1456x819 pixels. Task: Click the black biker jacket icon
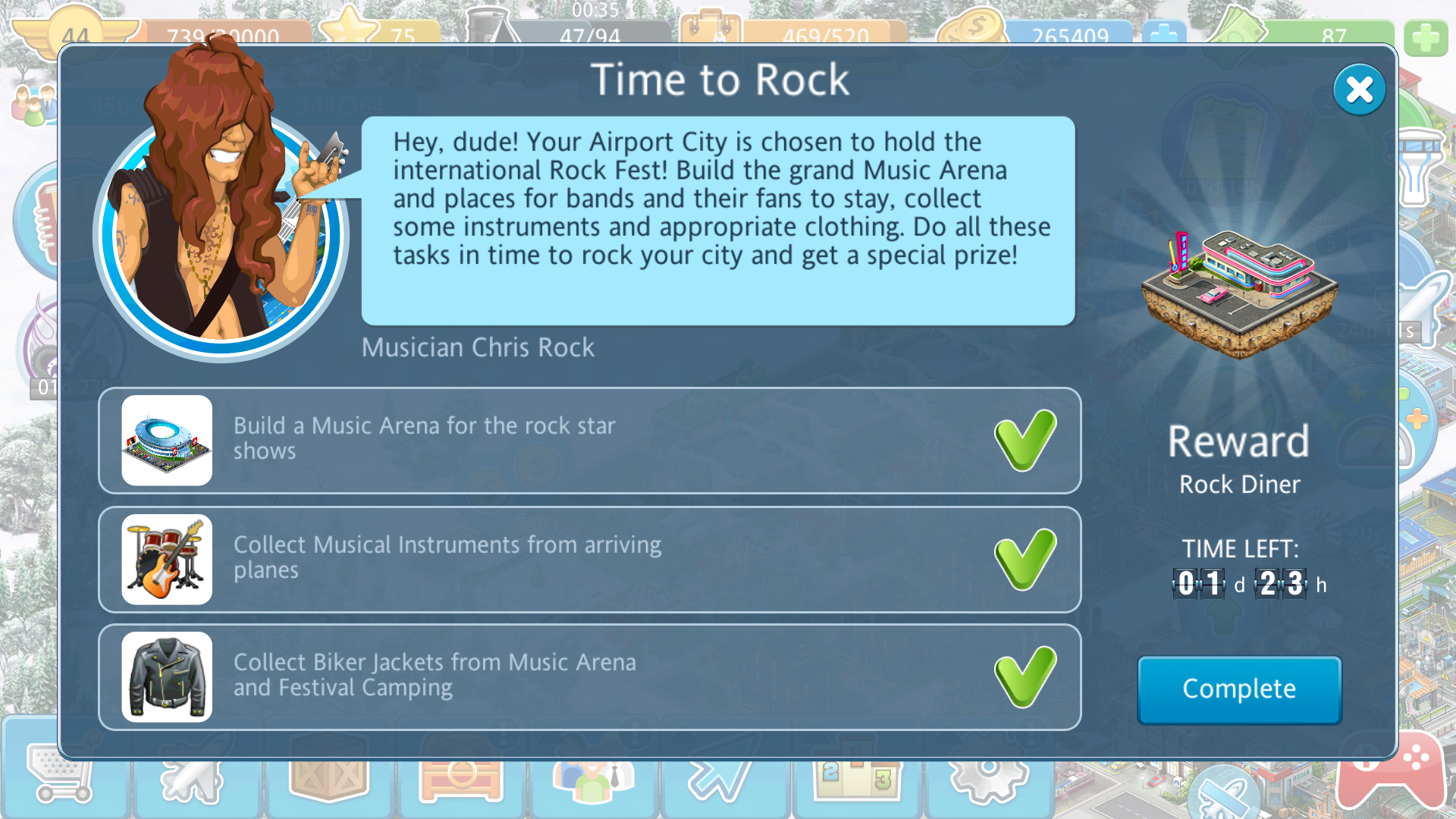(x=167, y=676)
